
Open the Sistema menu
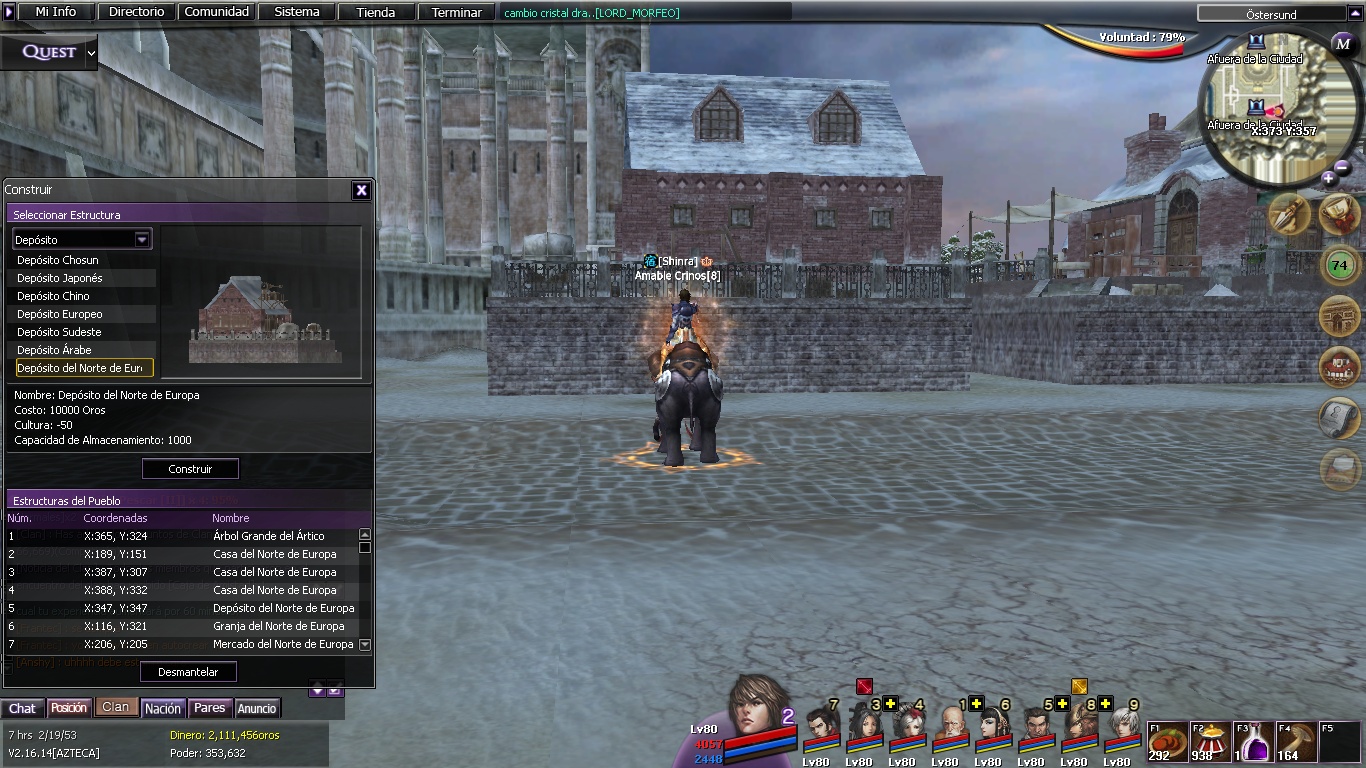click(297, 12)
